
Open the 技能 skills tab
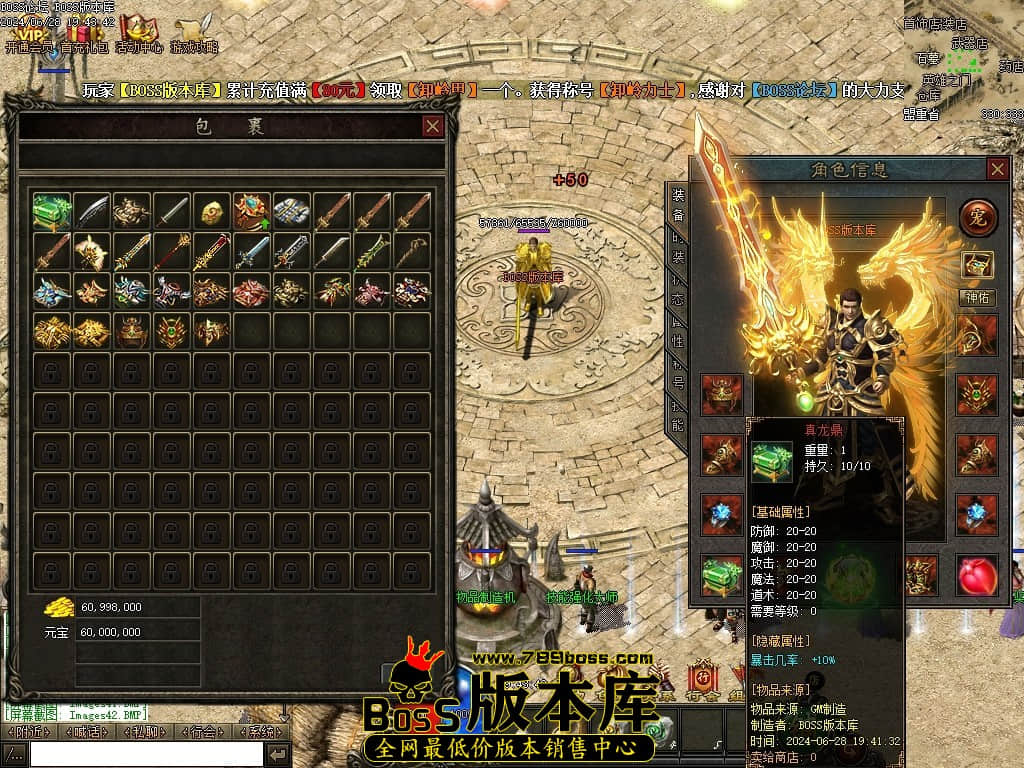(678, 415)
